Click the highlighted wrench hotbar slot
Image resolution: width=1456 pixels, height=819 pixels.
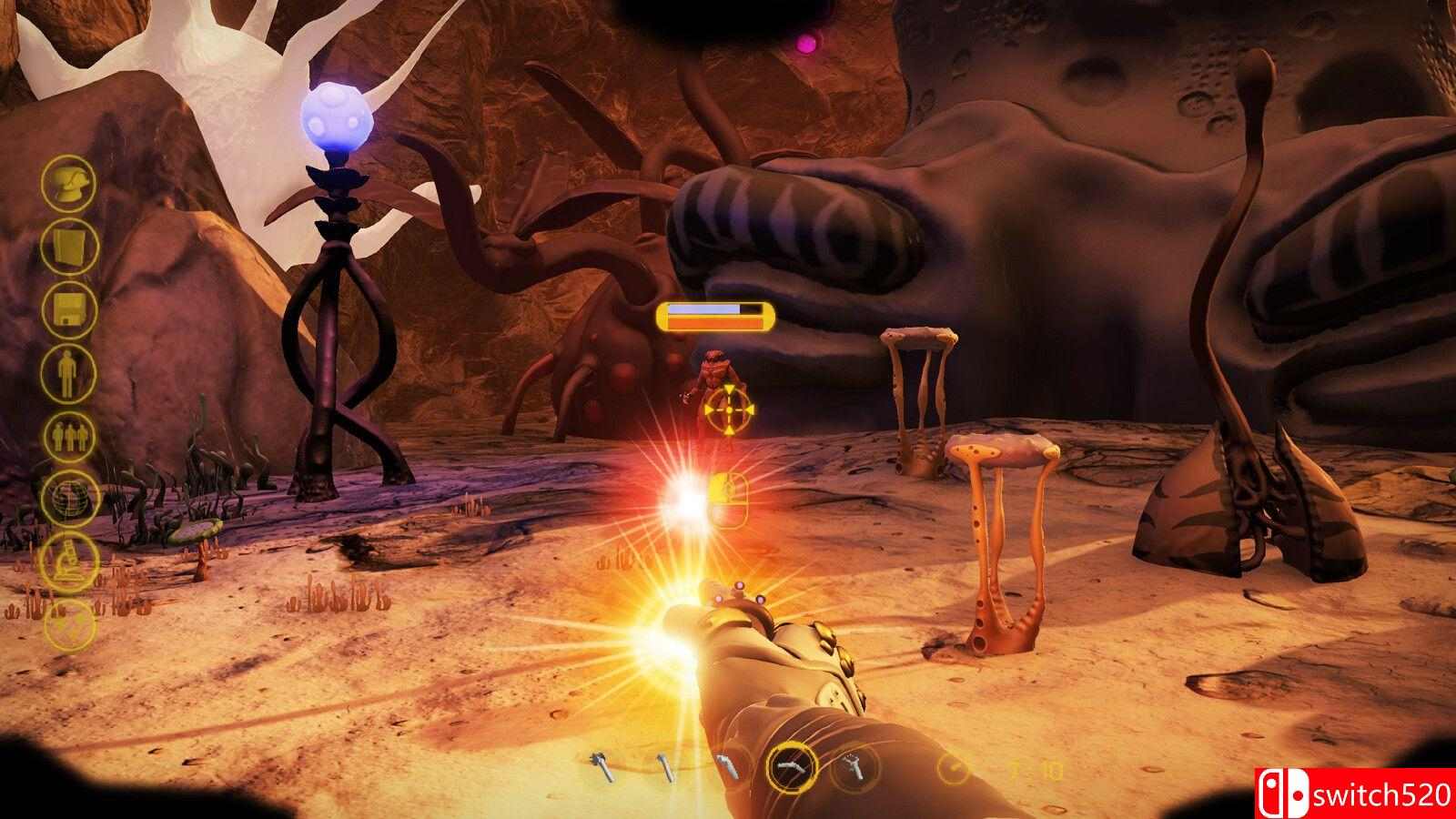(790, 768)
